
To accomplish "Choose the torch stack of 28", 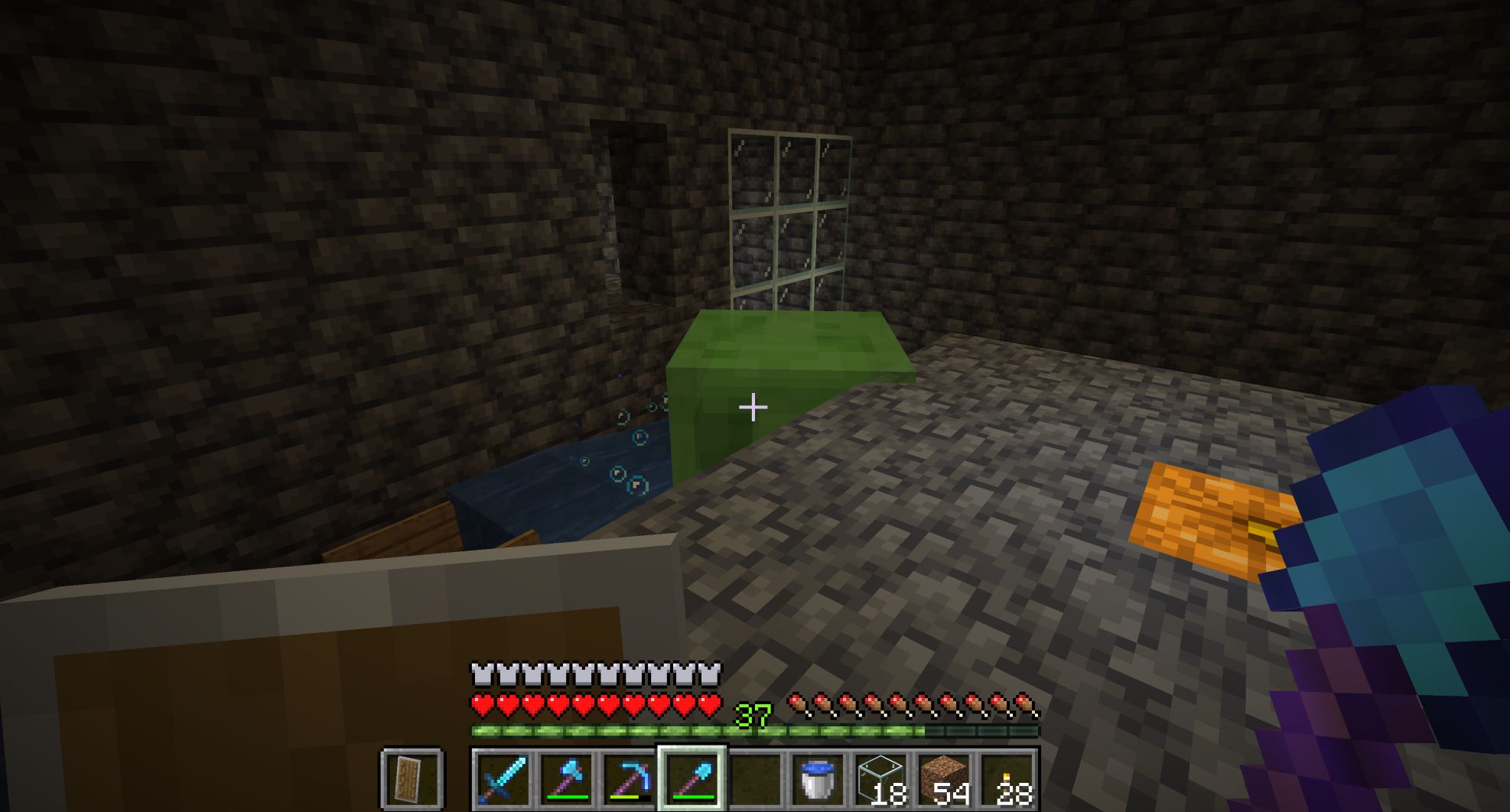I will pos(1007,779).
